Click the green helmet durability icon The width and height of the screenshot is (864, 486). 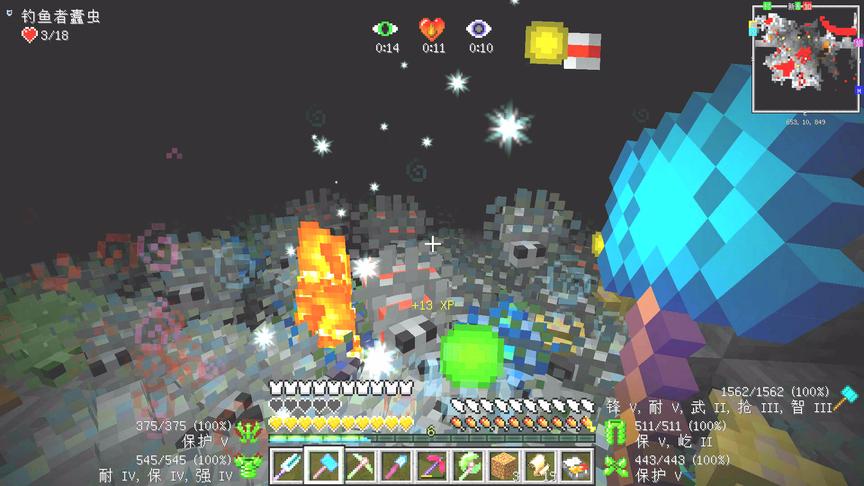tap(249, 430)
